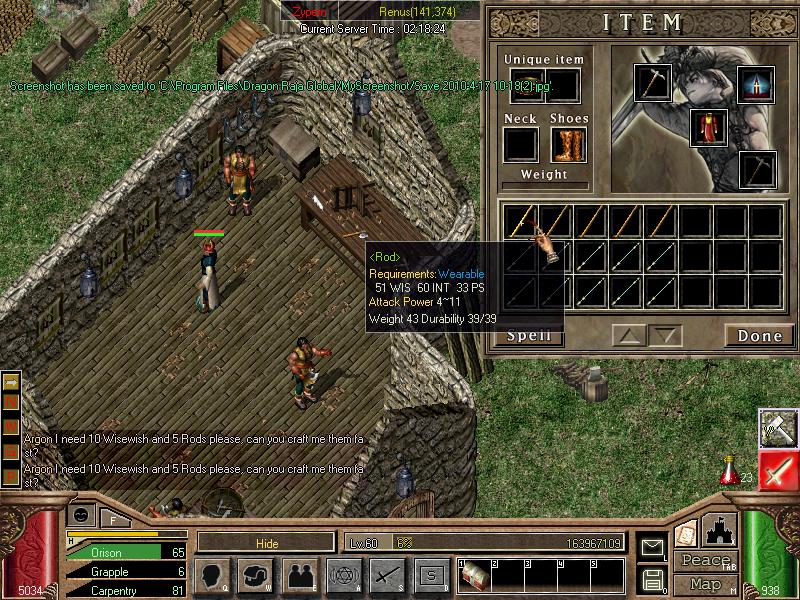Select the equipped red robe armor slot
Viewport: 800px width, 600px height.
pyautogui.click(x=708, y=127)
